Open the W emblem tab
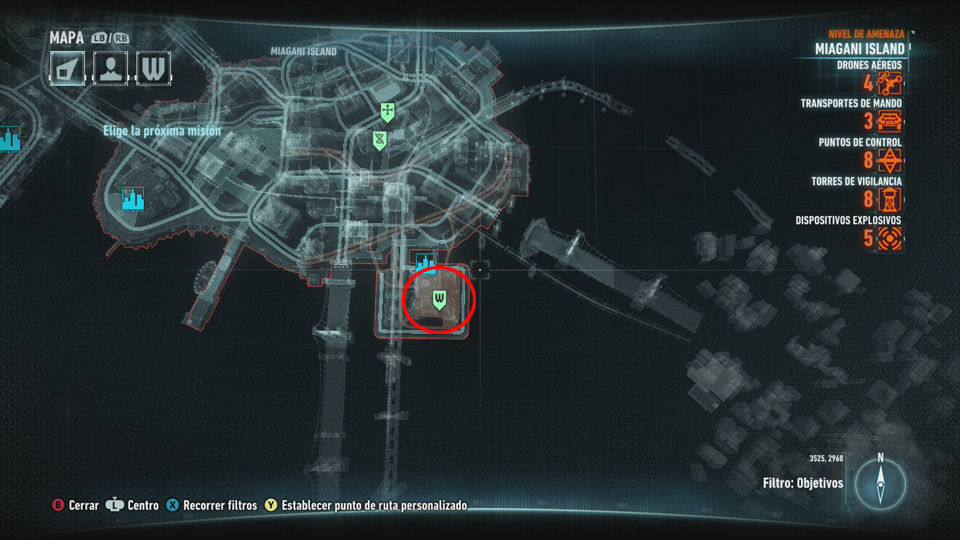 pyautogui.click(x=153, y=68)
